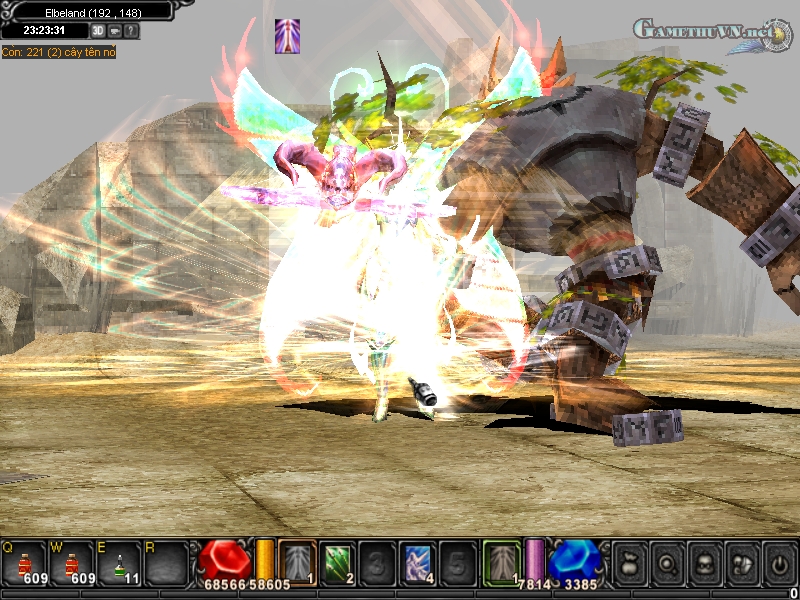Use the green potion in slot E

121,563
